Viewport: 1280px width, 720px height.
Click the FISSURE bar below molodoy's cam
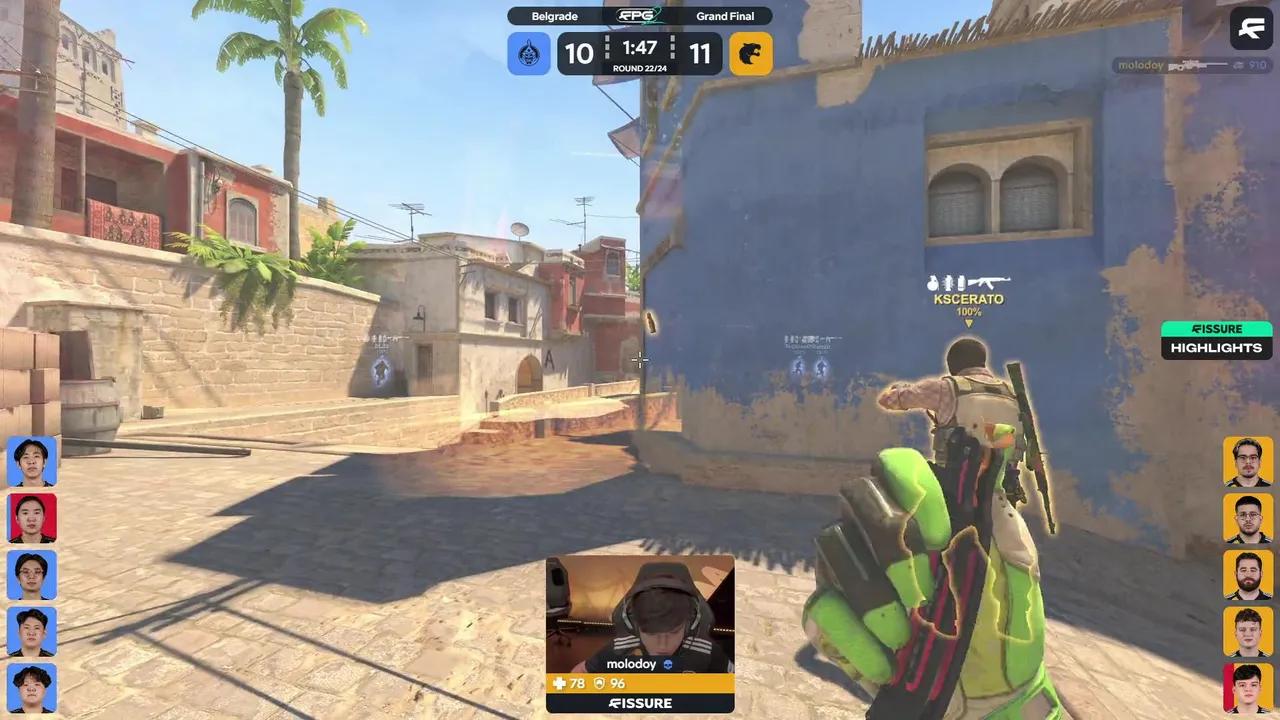[x=640, y=703]
